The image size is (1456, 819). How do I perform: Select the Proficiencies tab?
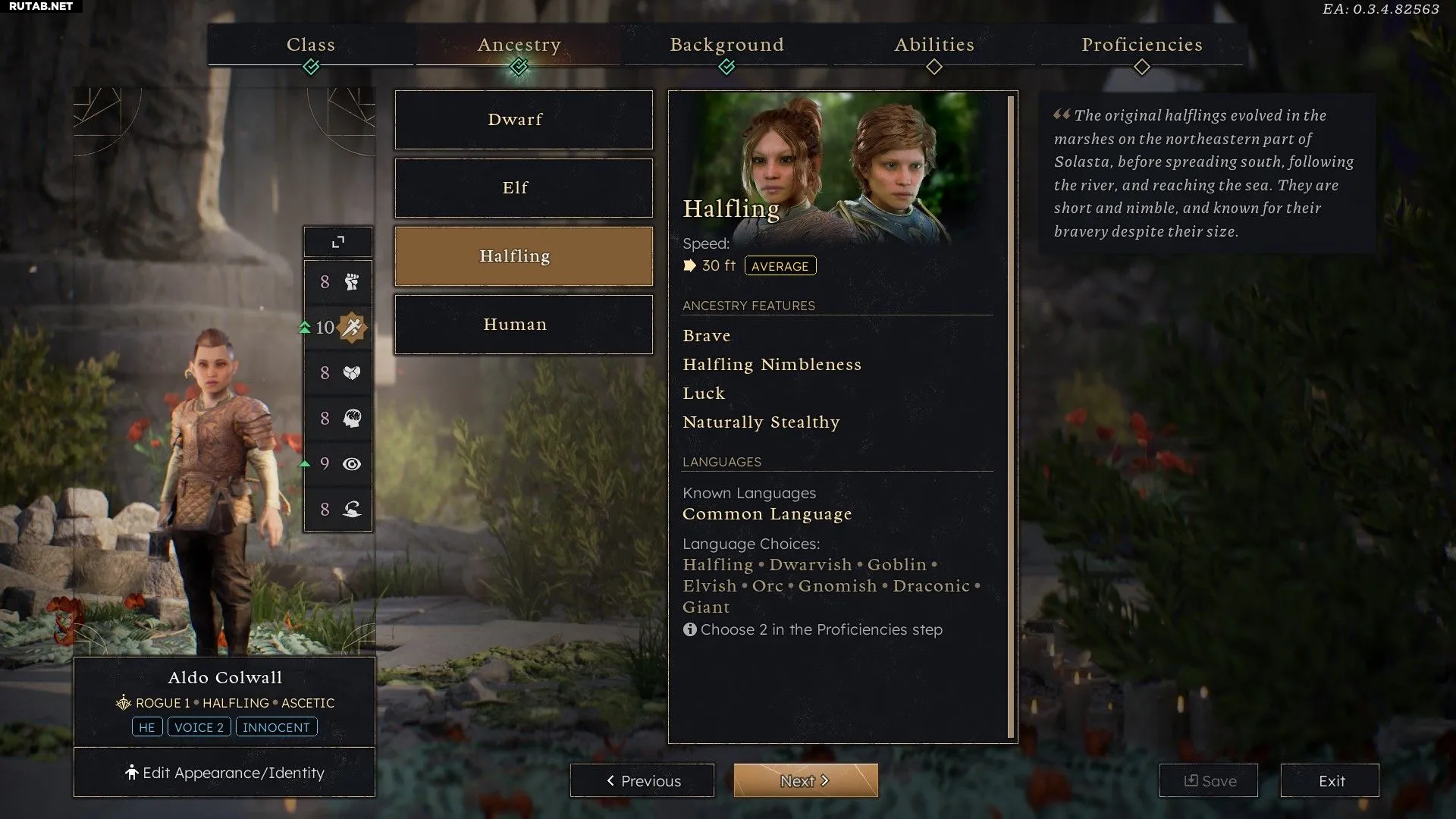click(x=1141, y=45)
